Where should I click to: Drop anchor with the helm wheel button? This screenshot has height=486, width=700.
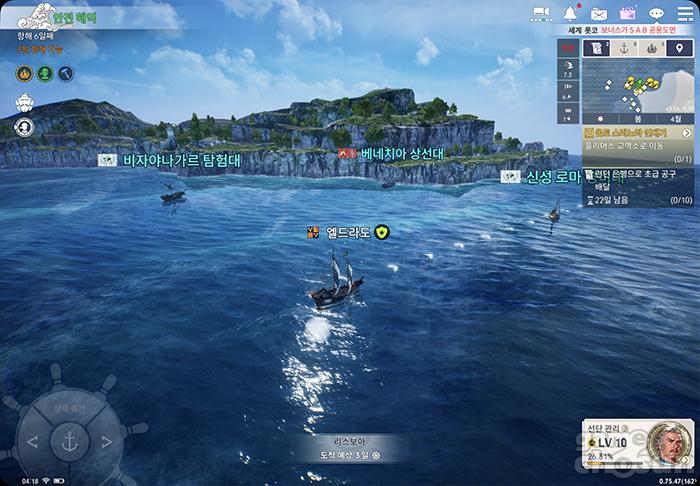tap(71, 440)
